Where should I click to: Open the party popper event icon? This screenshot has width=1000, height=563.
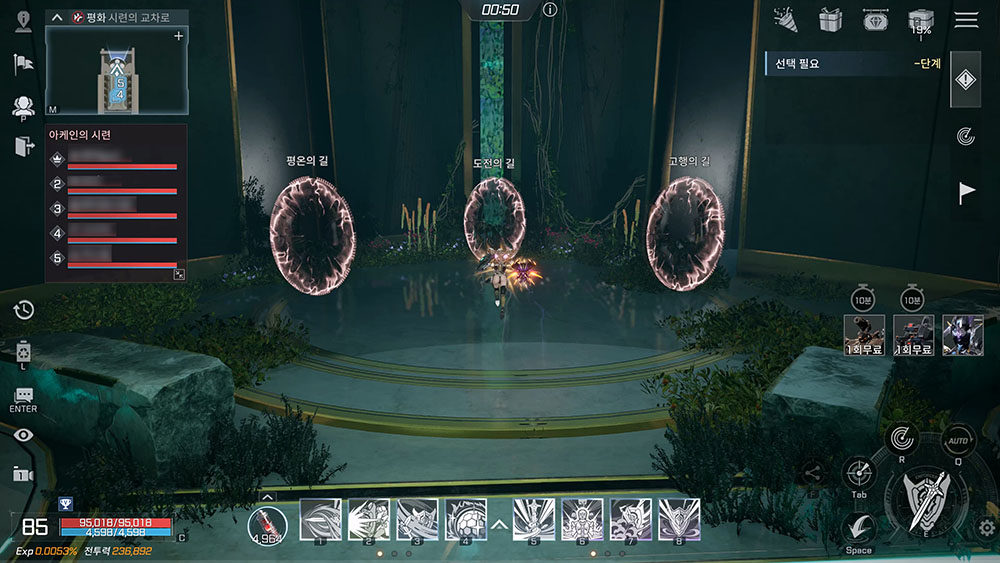786,19
